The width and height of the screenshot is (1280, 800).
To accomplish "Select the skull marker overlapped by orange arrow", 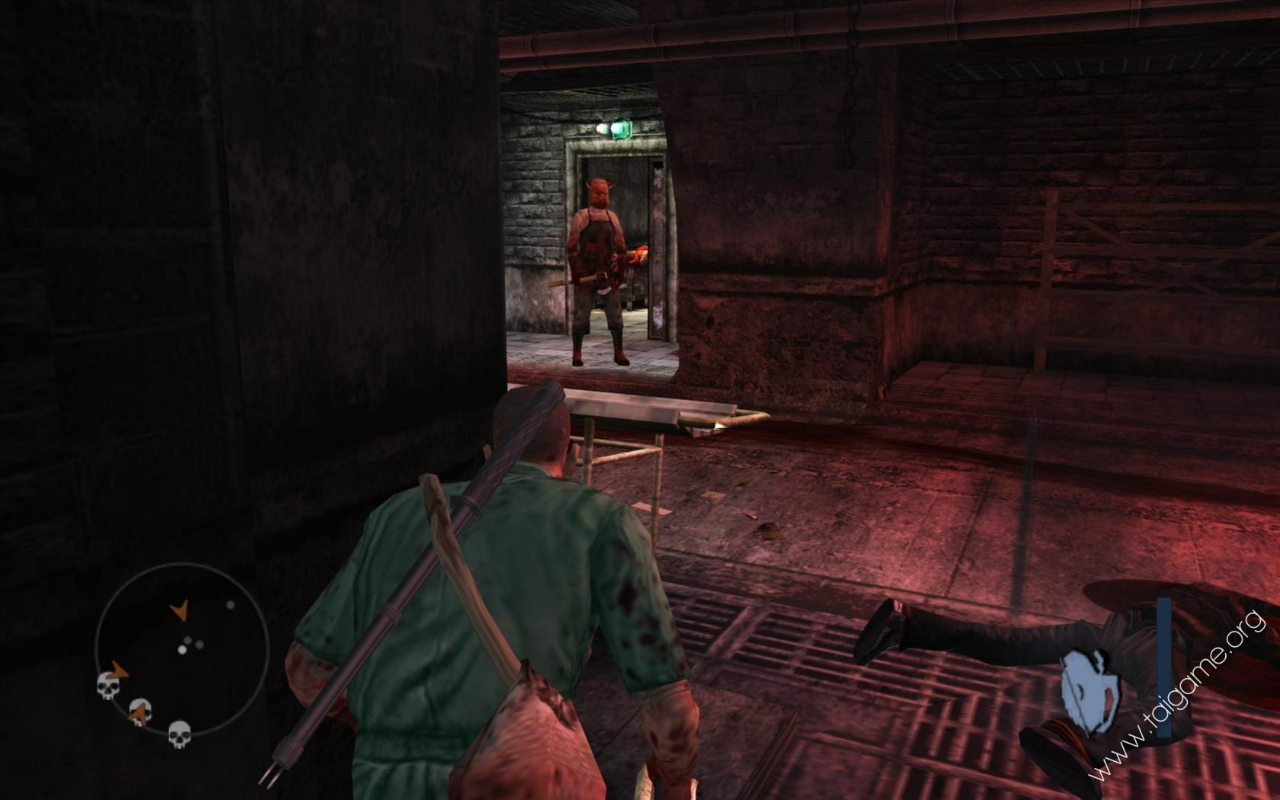I will (x=139, y=712).
